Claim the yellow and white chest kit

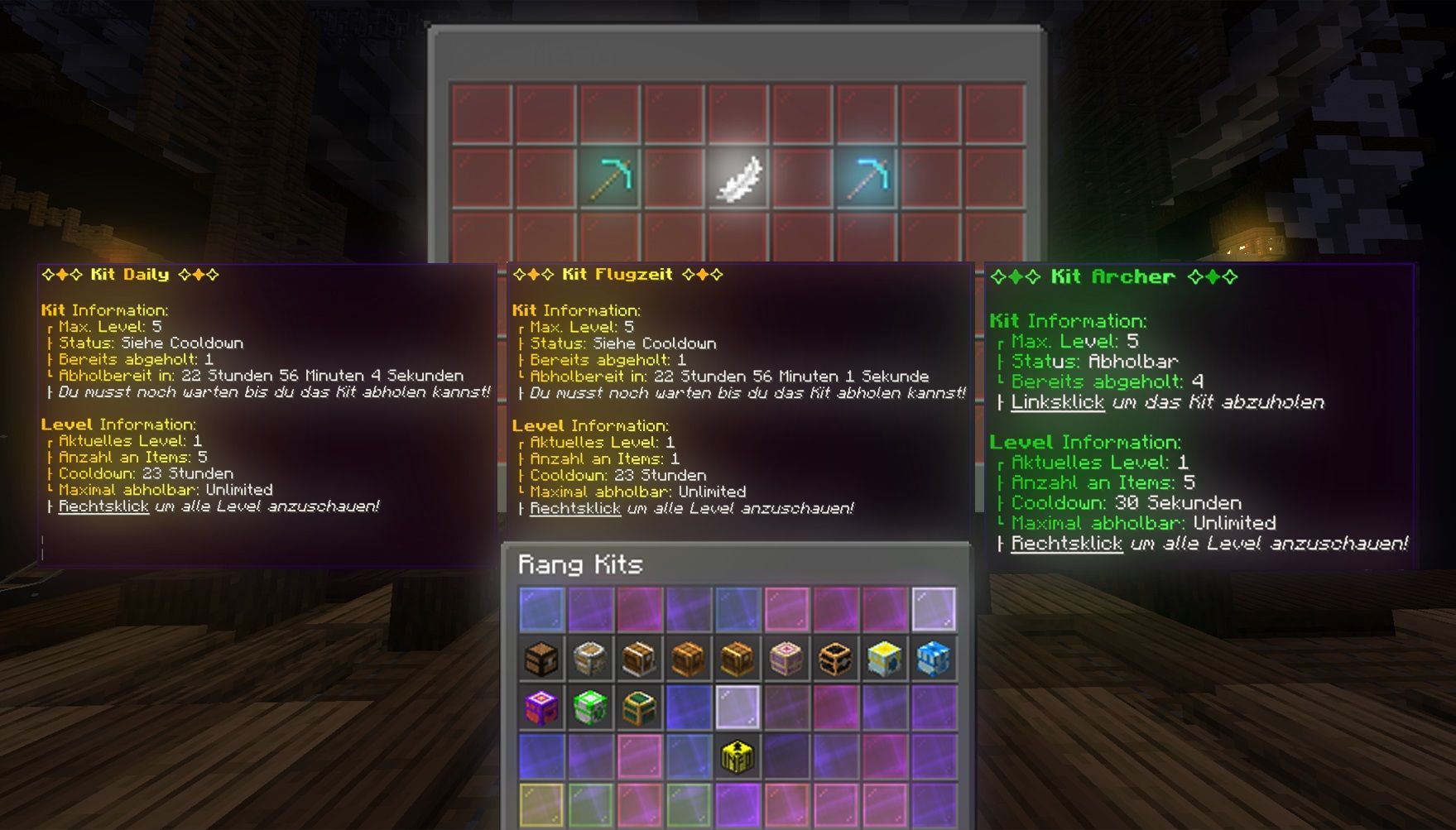[x=884, y=659]
